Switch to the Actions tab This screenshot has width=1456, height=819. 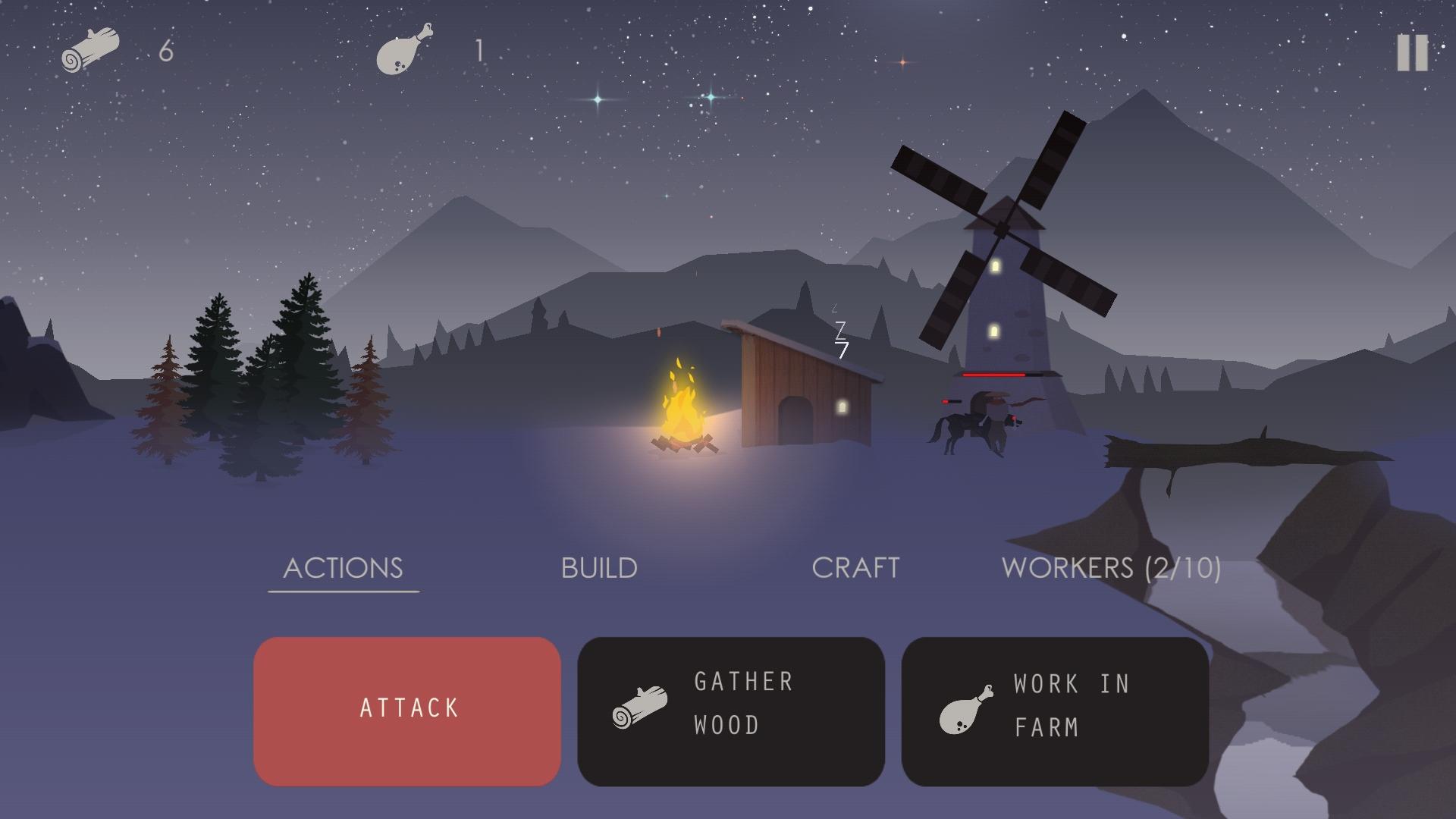pos(343,568)
